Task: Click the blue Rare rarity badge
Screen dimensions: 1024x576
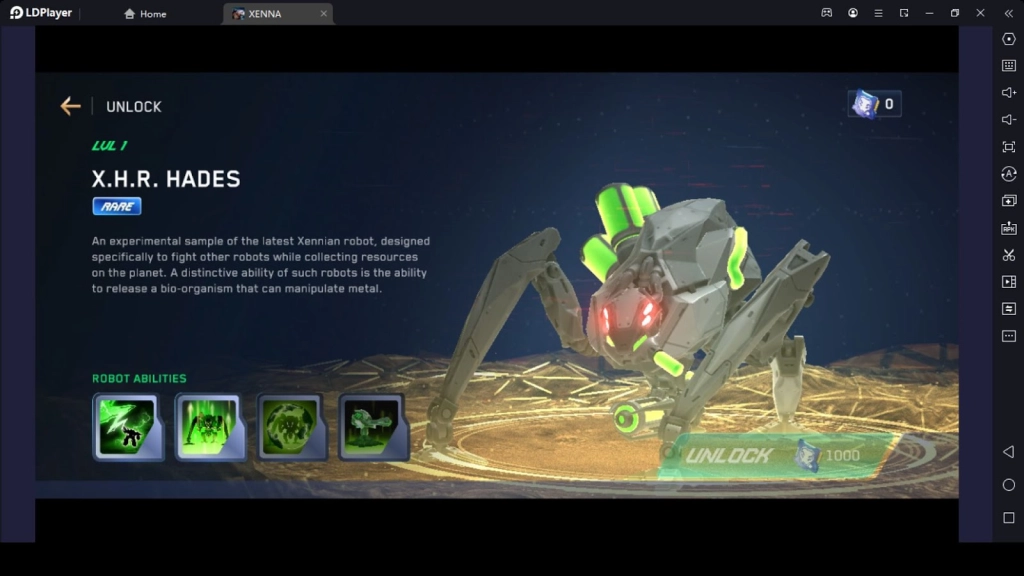Action: [117, 206]
